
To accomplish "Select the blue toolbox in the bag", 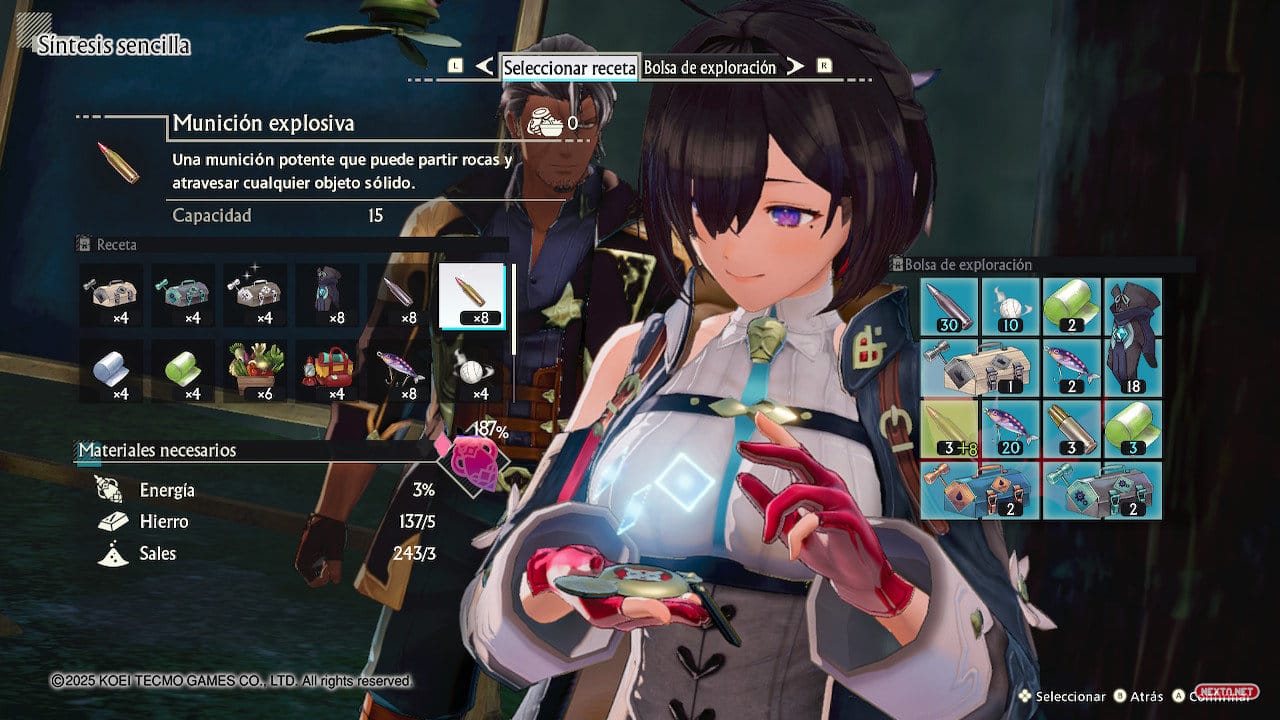I will 980,490.
